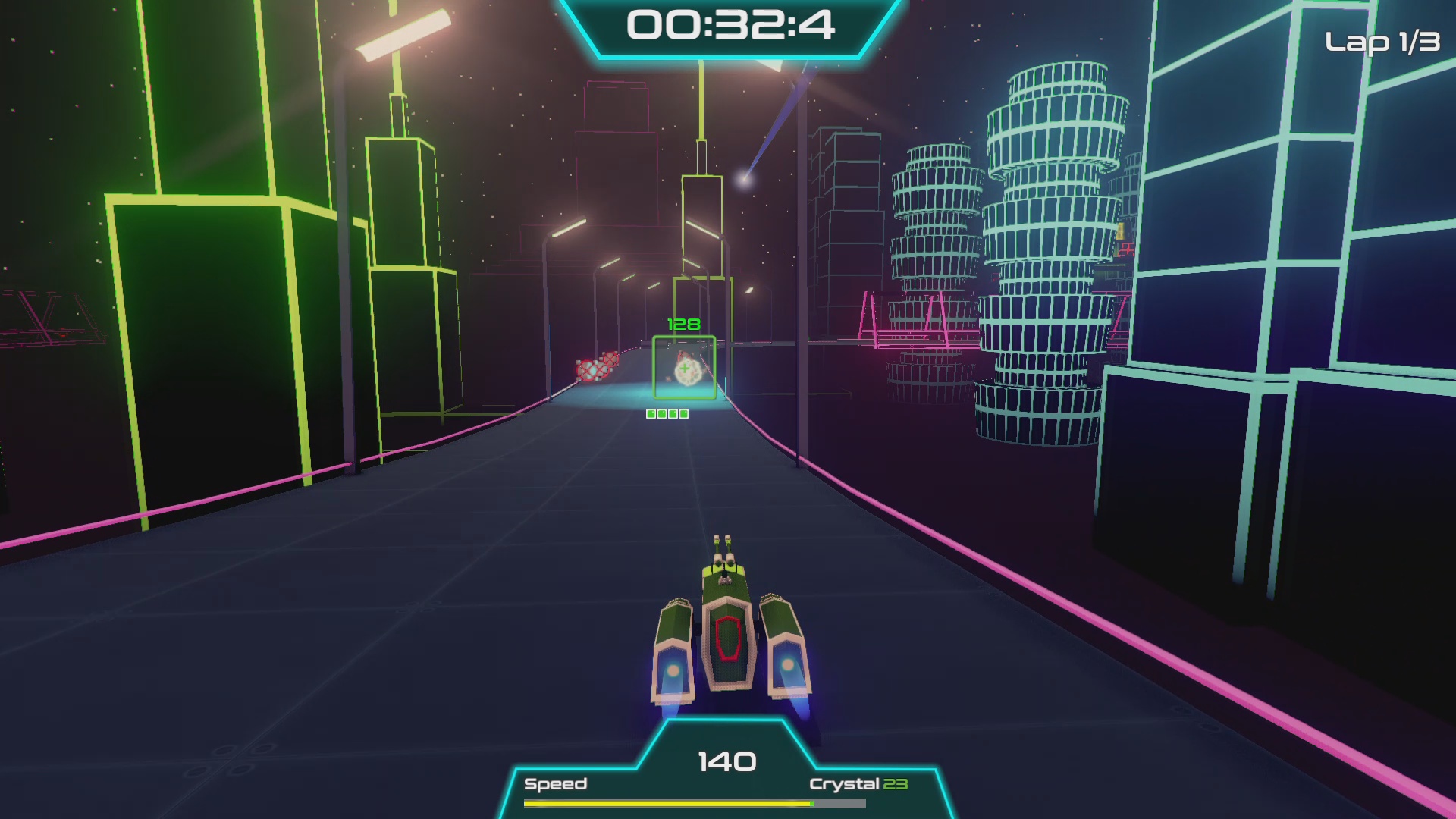Click the fourth green health pip under the reticle
The width and height of the screenshot is (1456, 819).
tap(682, 413)
